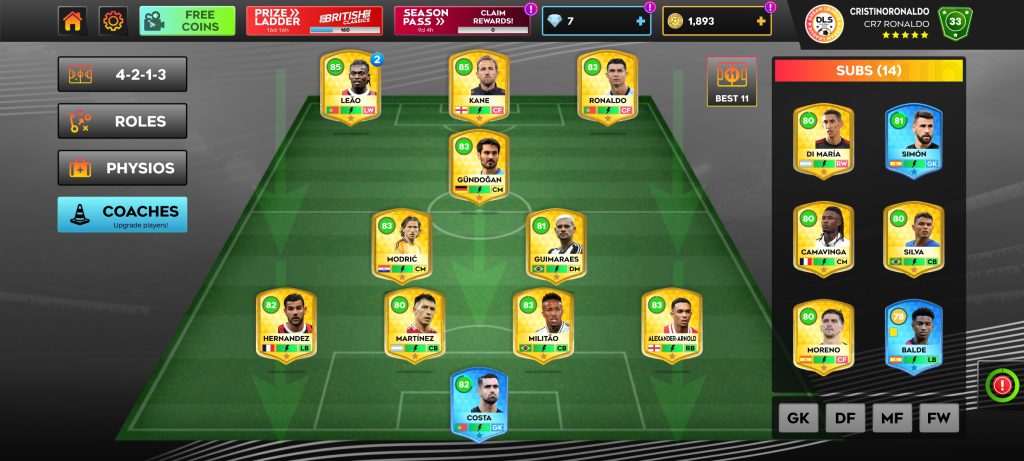Filter subs by FW
The width and height of the screenshot is (1024, 461).
(939, 418)
